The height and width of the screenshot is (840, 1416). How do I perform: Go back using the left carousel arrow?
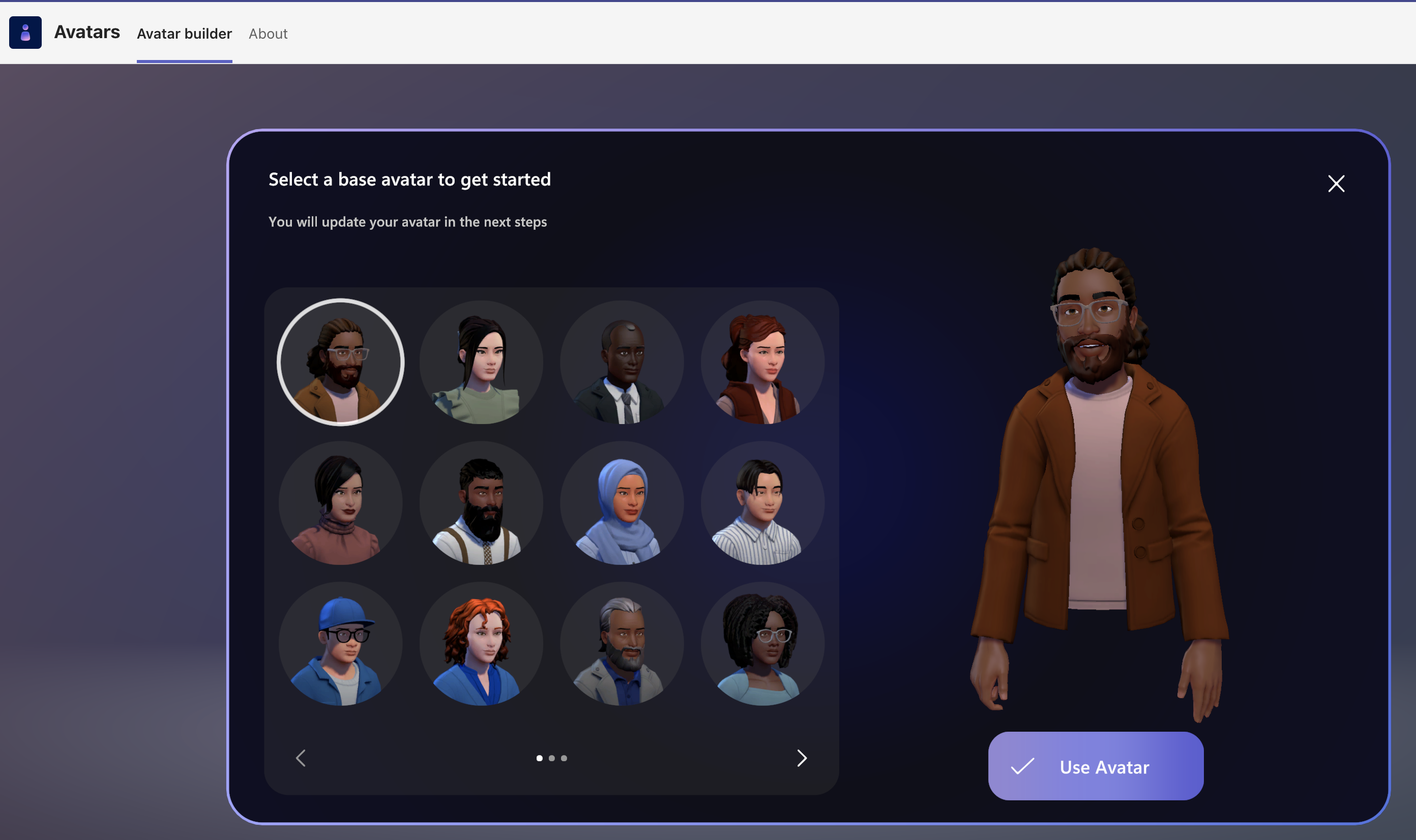click(301, 758)
